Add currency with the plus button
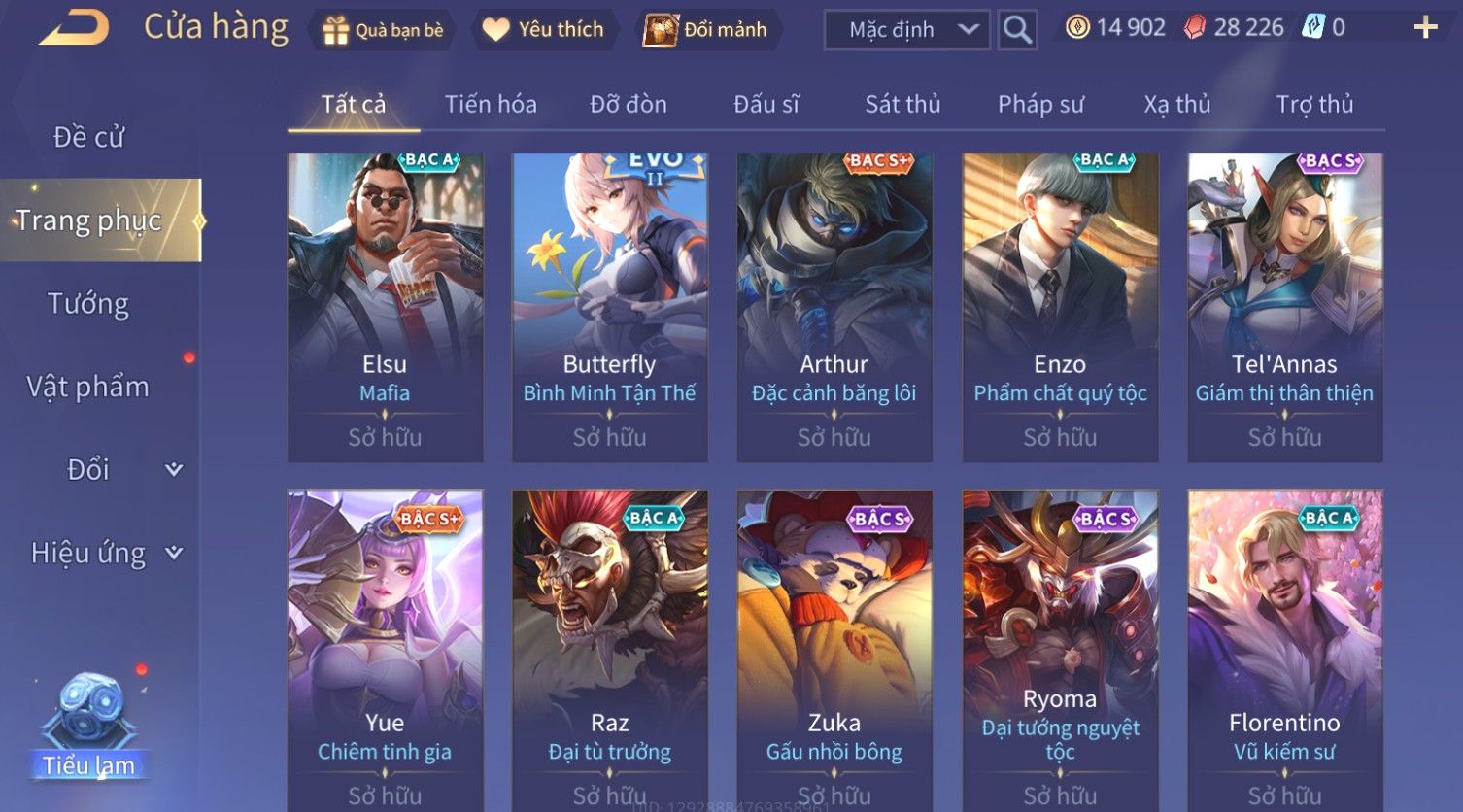The width and height of the screenshot is (1463, 812). point(1424,28)
